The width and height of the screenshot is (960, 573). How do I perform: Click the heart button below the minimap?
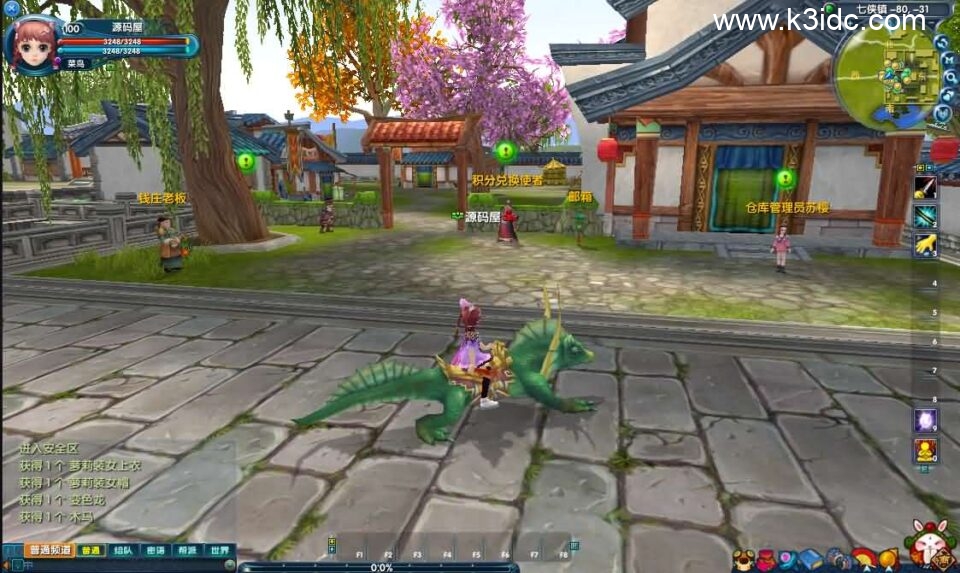pyautogui.click(x=942, y=113)
